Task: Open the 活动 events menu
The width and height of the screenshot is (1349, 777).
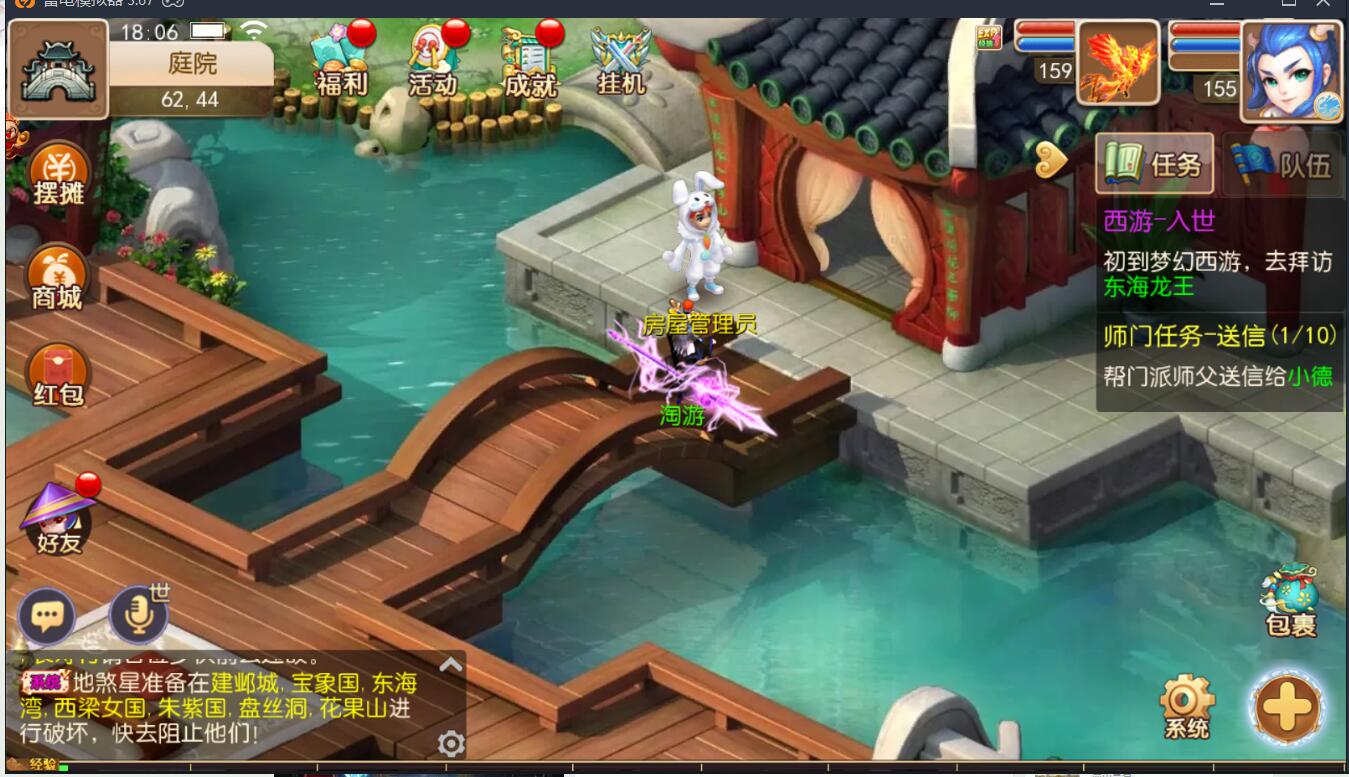Action: point(435,62)
